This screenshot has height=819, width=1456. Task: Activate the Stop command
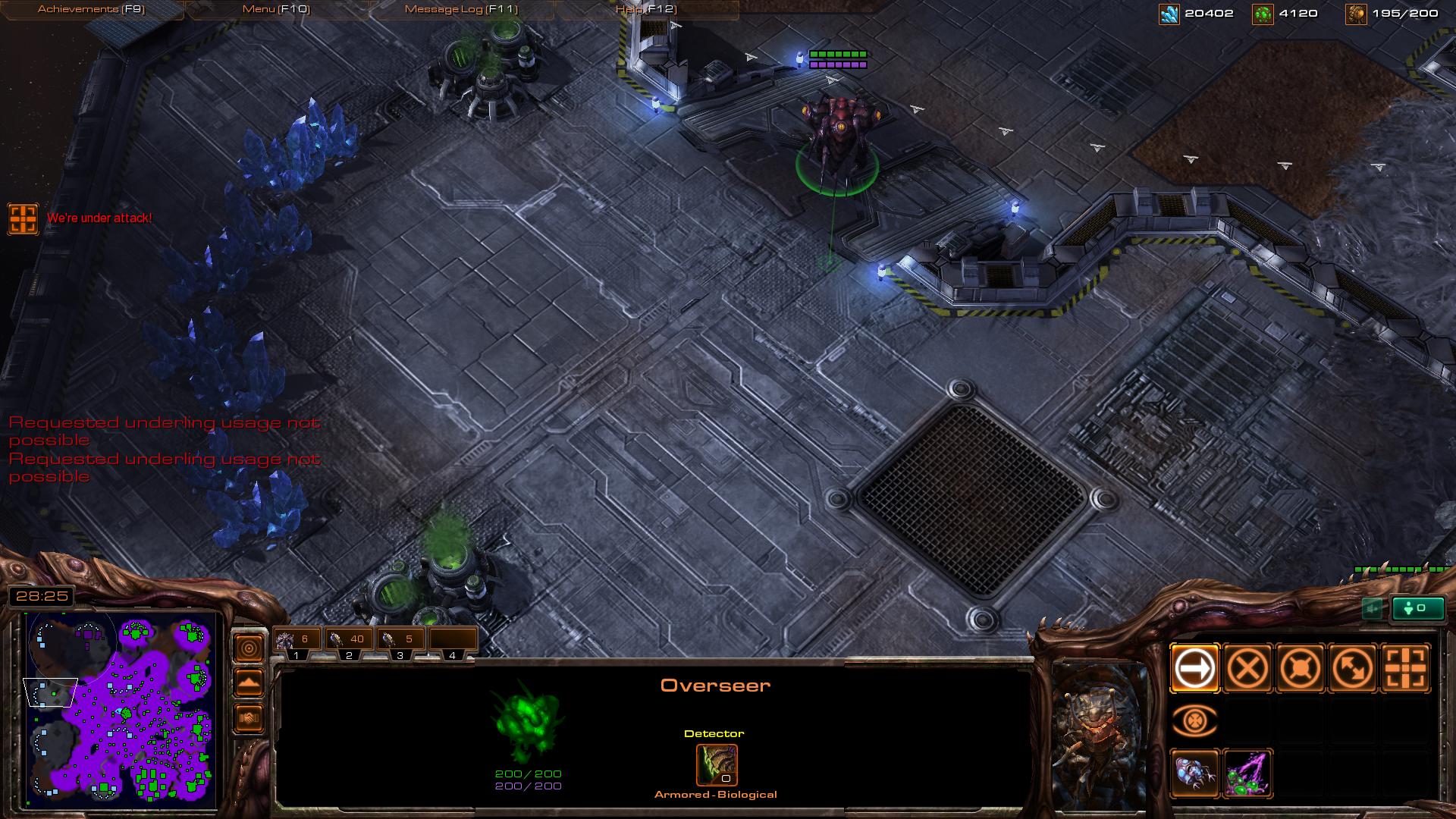[x=1247, y=668]
